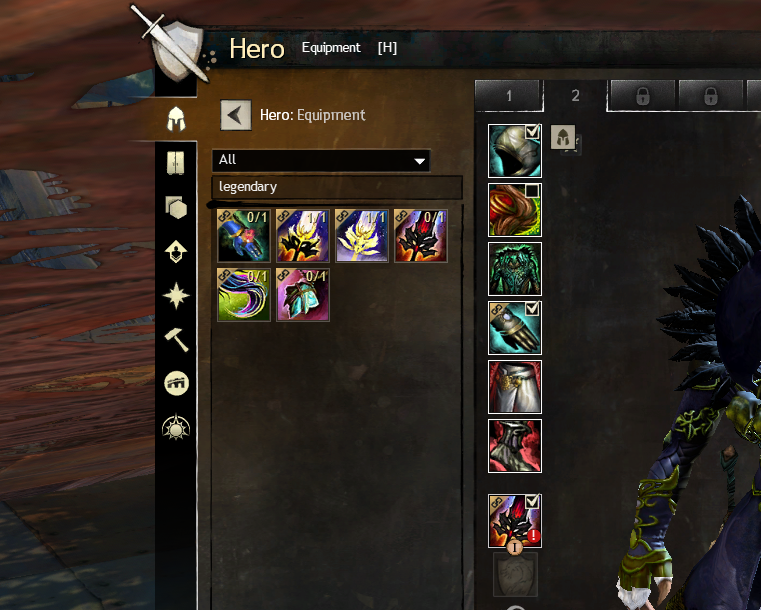Choose the dark red spiked legendary weapon

420,235
